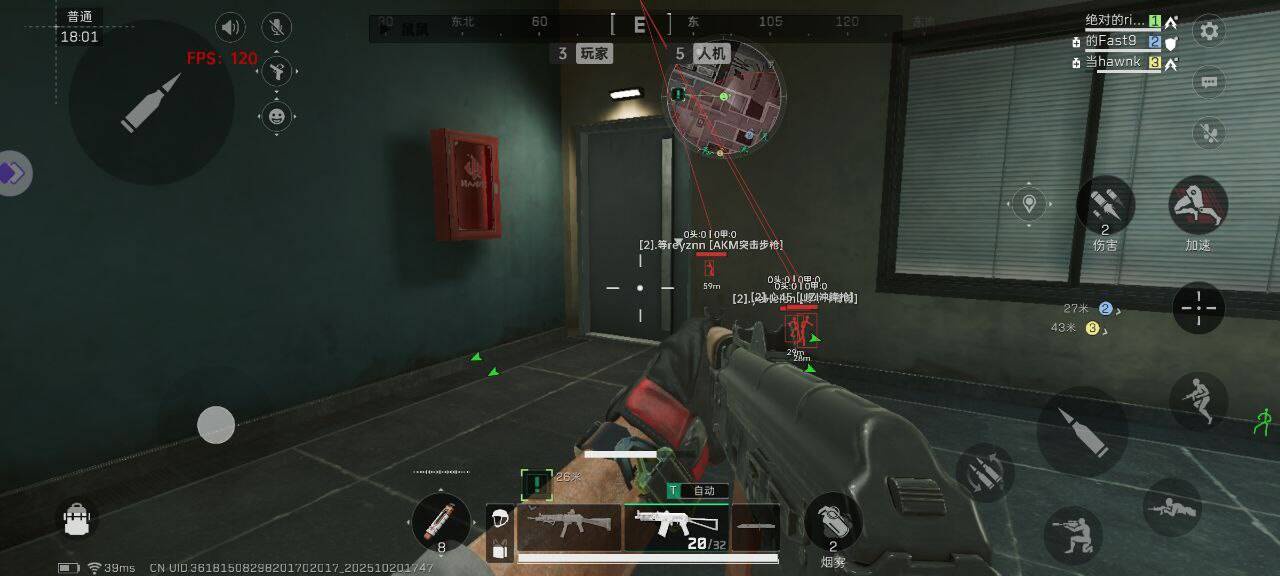Open the backpack inventory
The height and width of the screenshot is (576, 1280).
coord(77,518)
